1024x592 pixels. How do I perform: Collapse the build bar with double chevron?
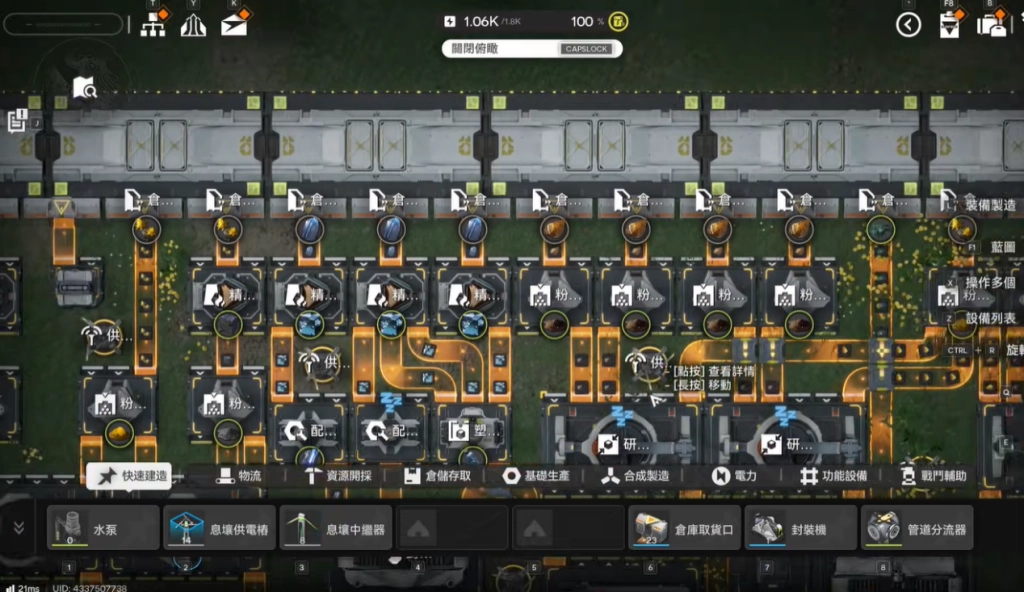pos(18,527)
